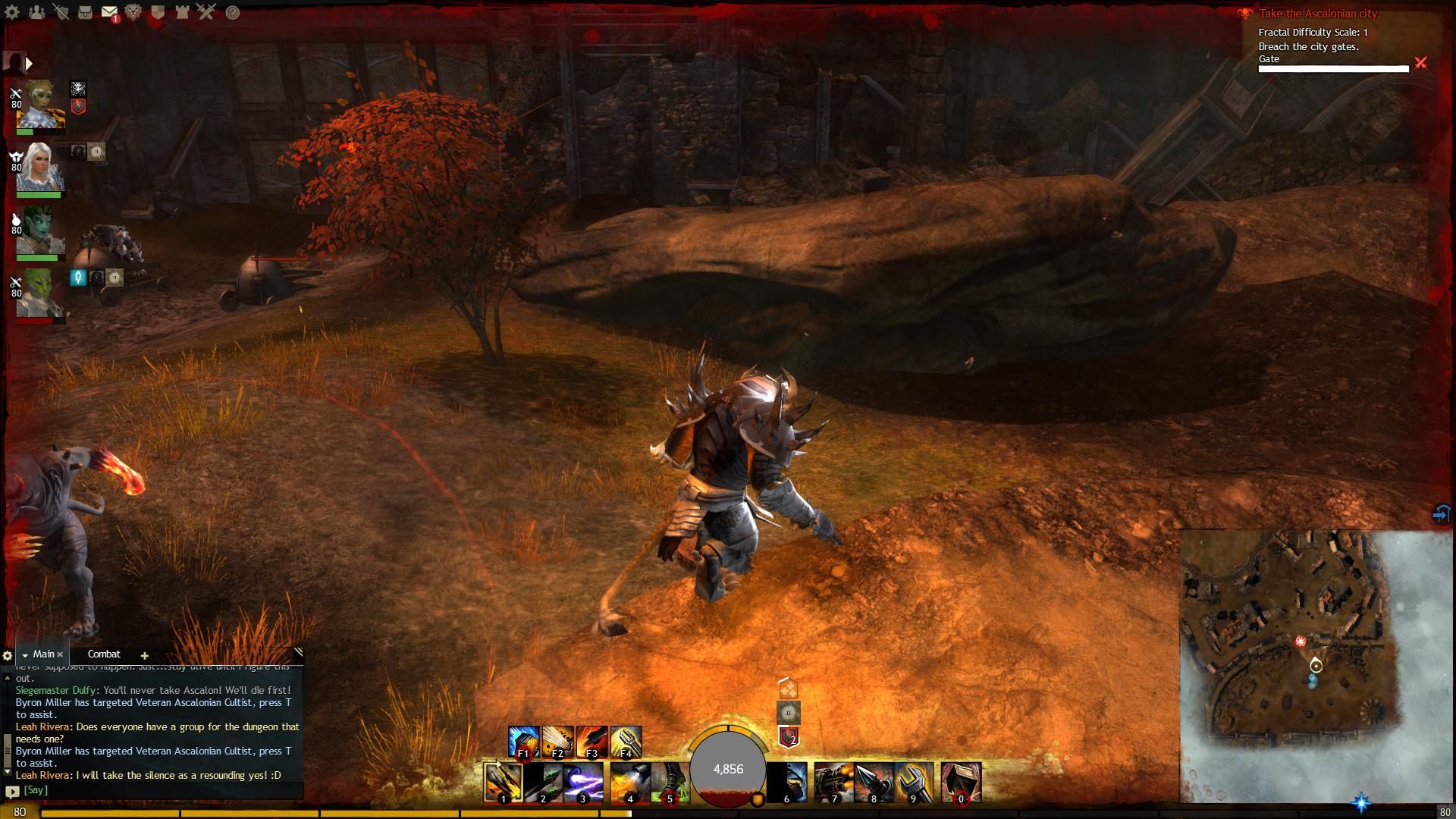Activate the flamethrower skill in slot 4
Image resolution: width=1456 pixels, height=819 pixels.
click(x=629, y=783)
